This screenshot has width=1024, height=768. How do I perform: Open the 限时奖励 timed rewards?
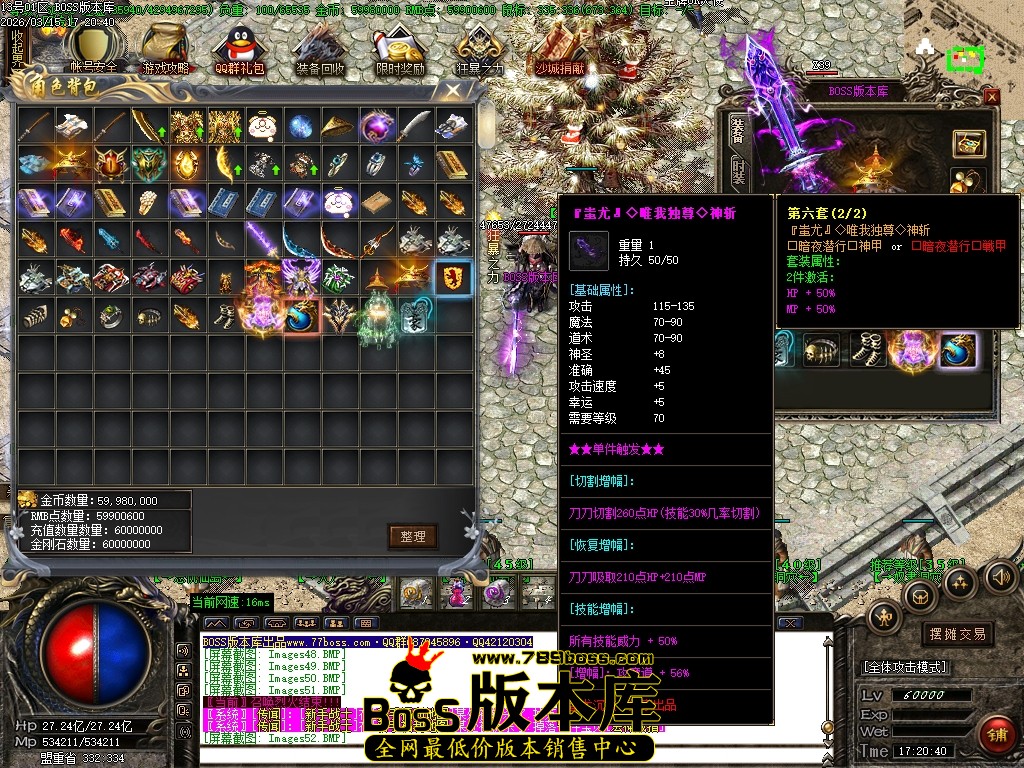click(400, 50)
